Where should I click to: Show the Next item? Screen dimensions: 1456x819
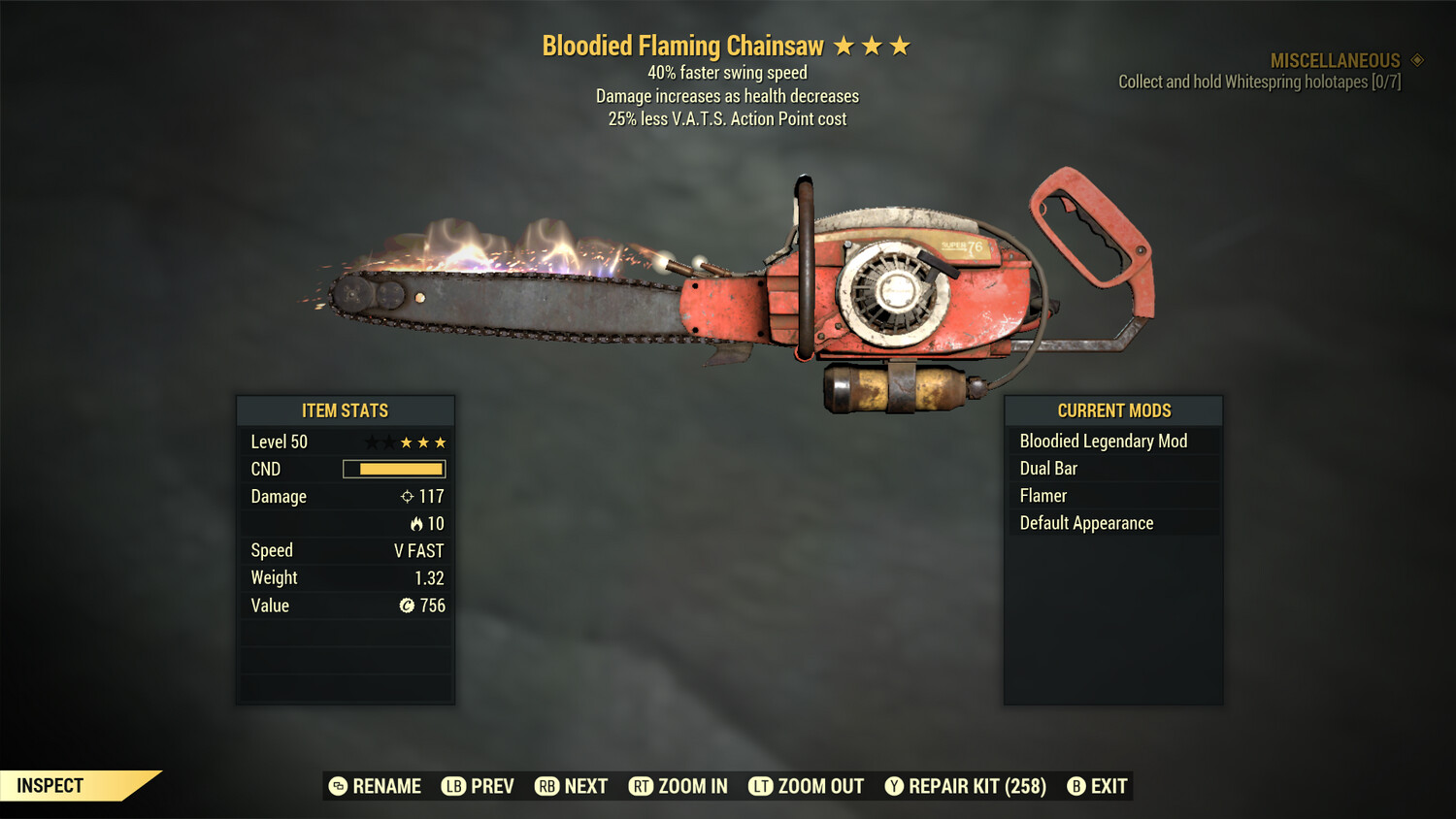[571, 786]
